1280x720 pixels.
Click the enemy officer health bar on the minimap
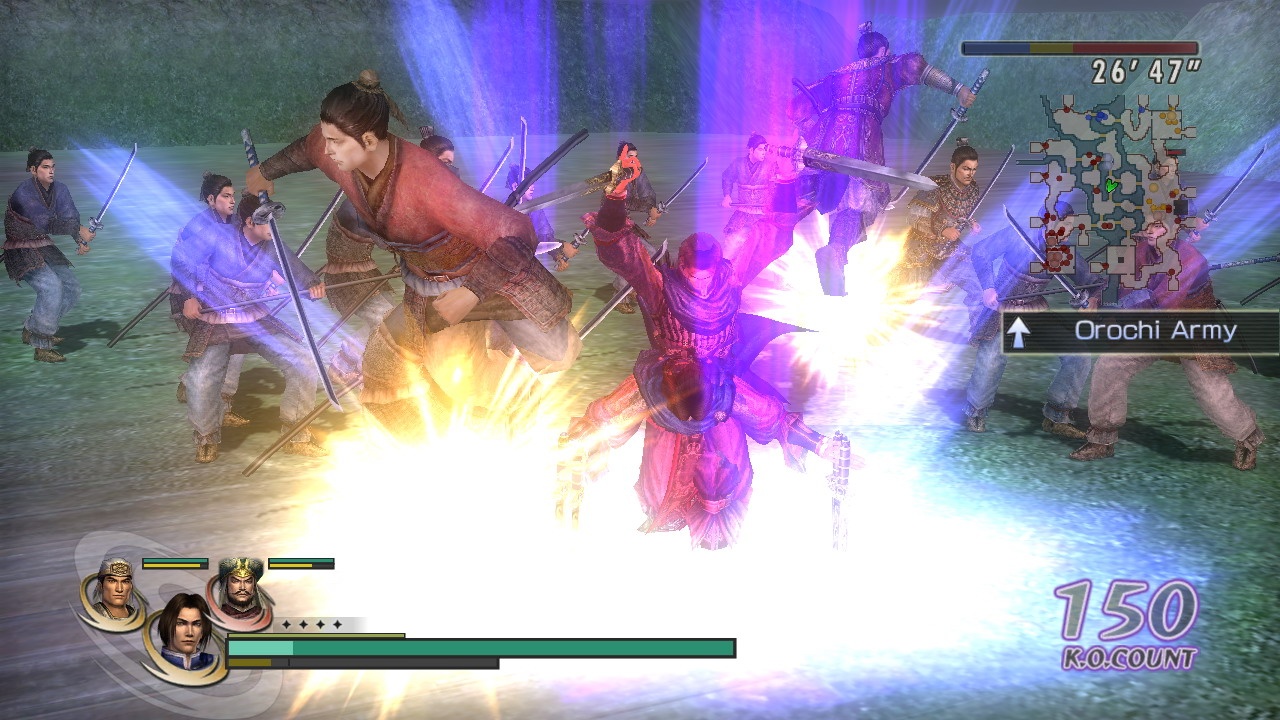point(1175,152)
